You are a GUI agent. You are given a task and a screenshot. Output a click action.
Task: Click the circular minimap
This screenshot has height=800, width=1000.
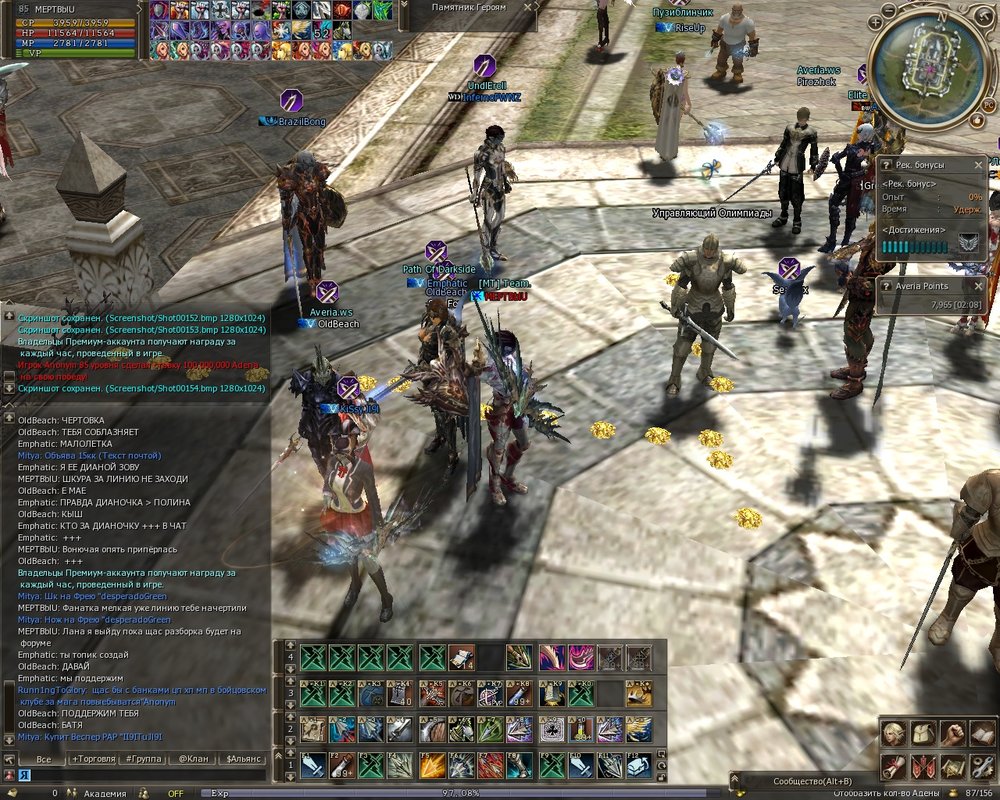point(917,67)
